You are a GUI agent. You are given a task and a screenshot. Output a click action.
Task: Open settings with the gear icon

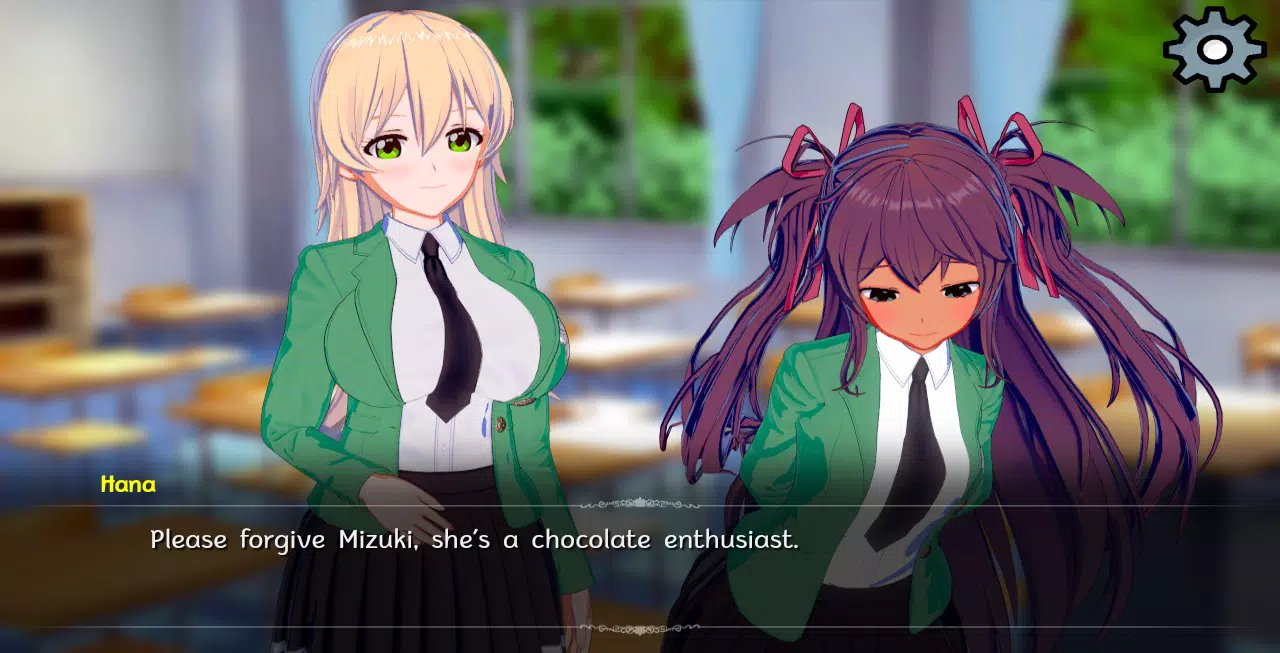(x=1214, y=49)
